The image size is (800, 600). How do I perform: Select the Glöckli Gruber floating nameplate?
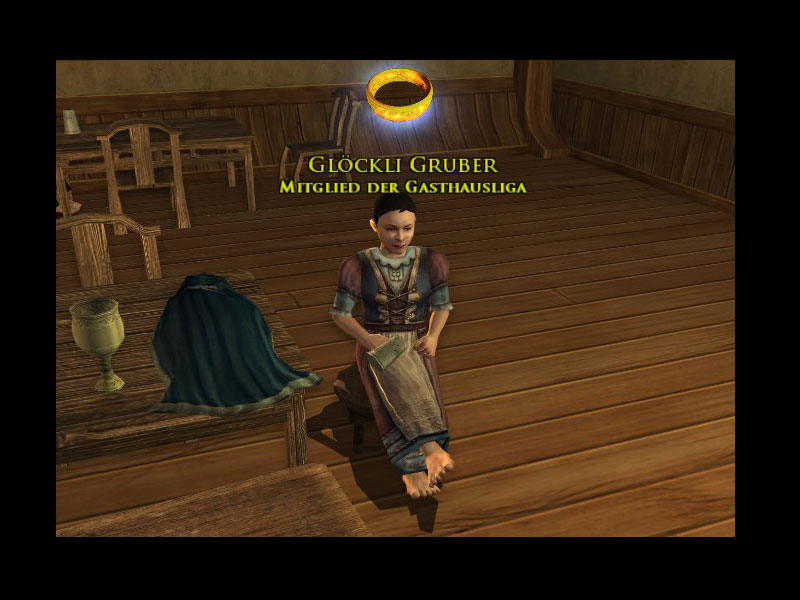(402, 165)
